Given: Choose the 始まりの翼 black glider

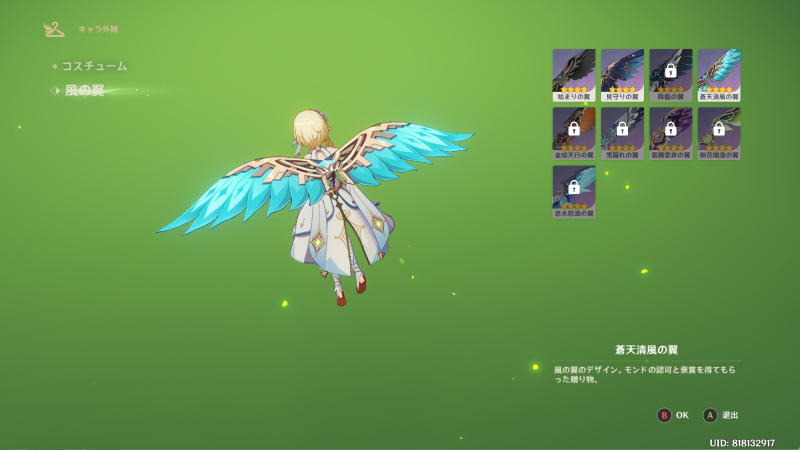Looking at the screenshot, I should (x=574, y=75).
